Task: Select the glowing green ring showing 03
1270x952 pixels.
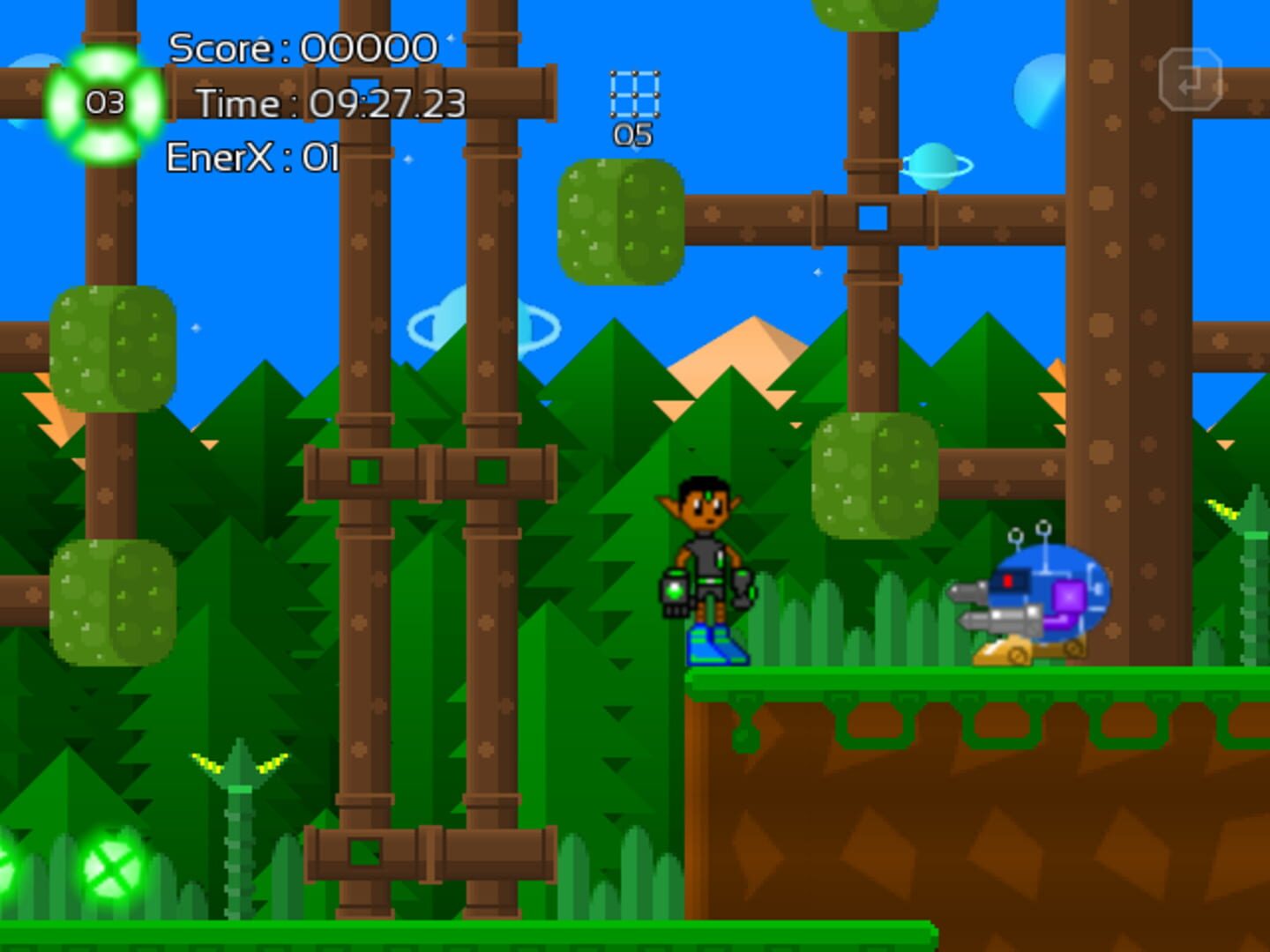Action: click(x=104, y=106)
